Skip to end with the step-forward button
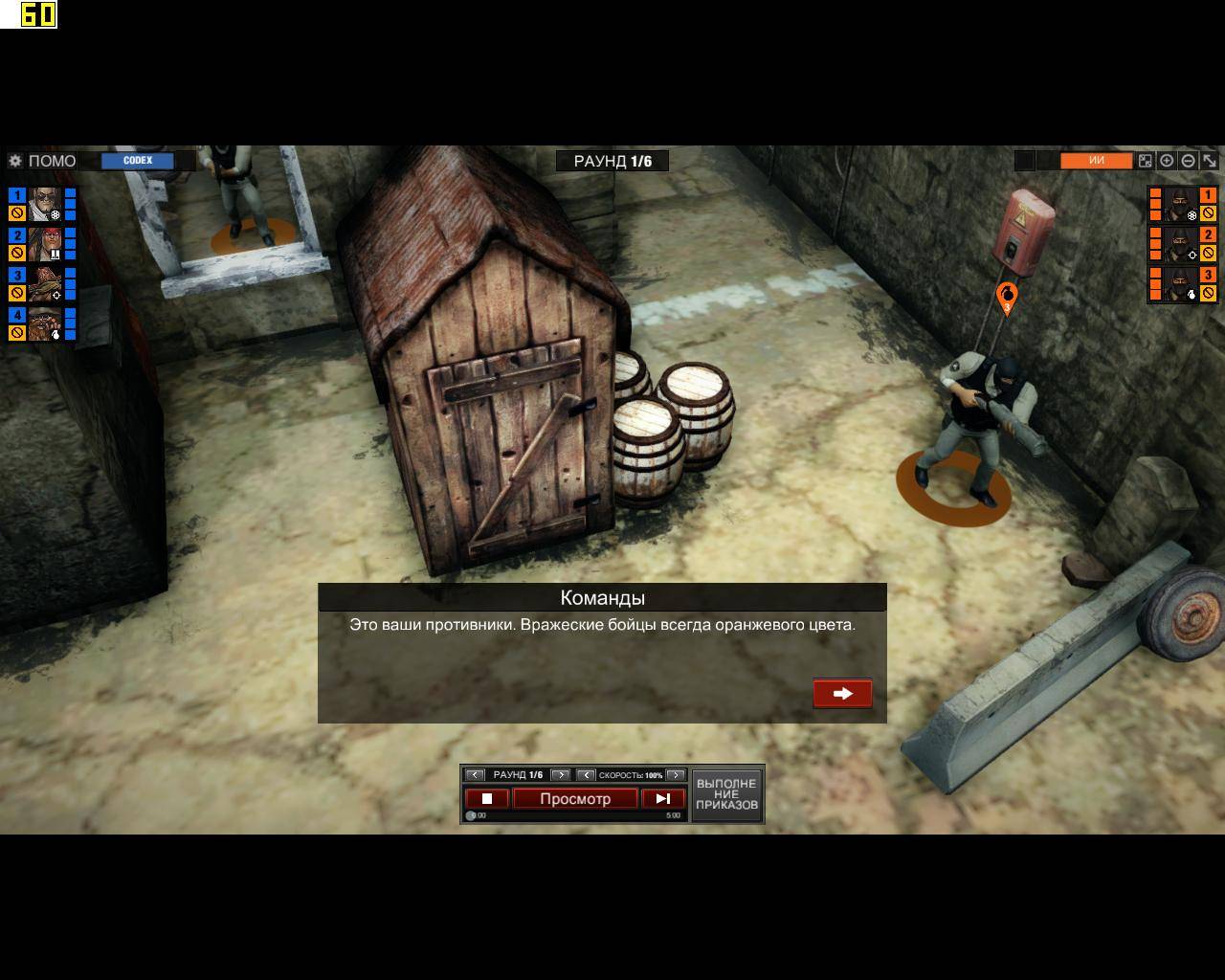Image resolution: width=1225 pixels, height=980 pixels. 663,798
